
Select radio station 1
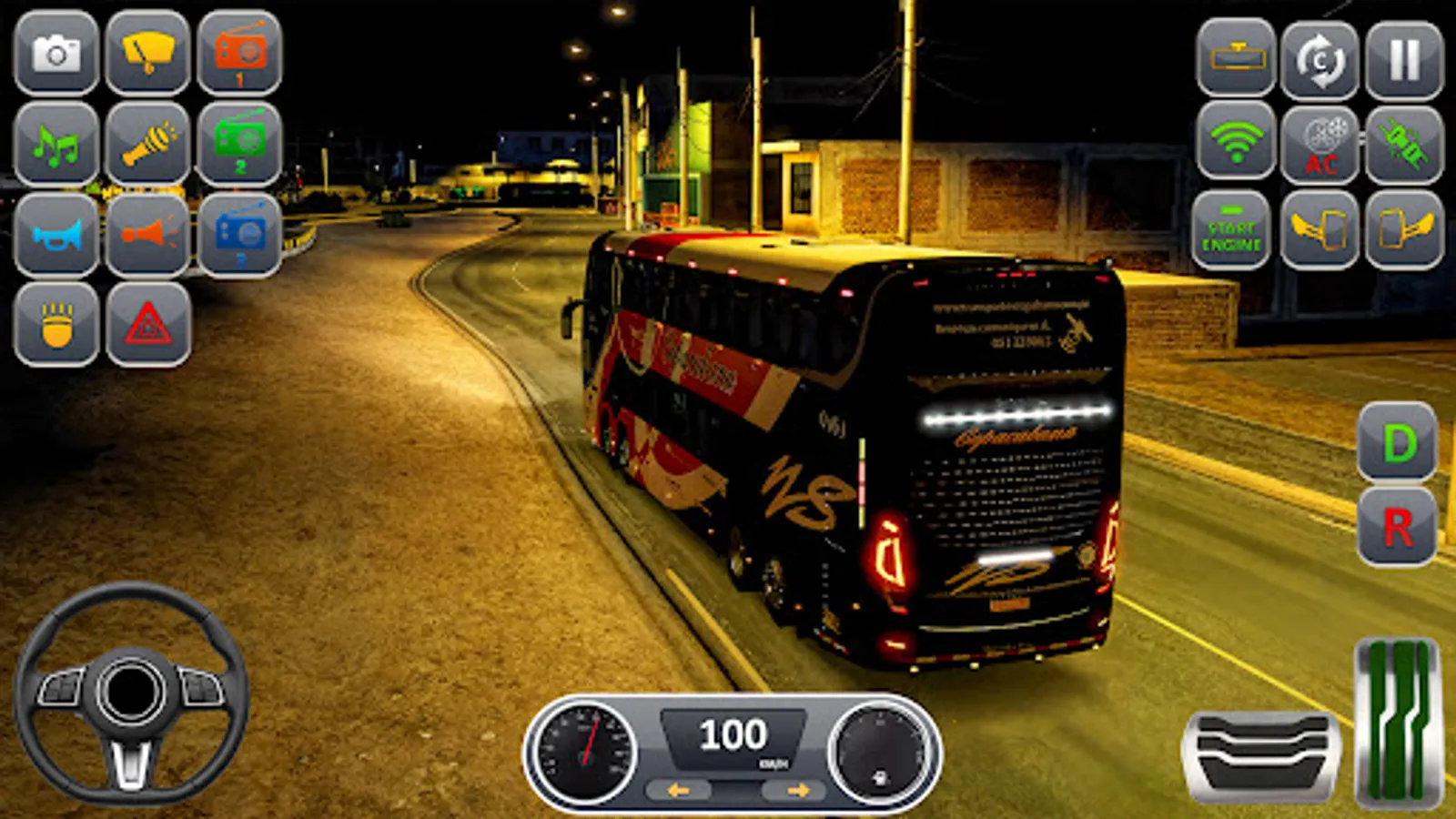pyautogui.click(x=241, y=56)
